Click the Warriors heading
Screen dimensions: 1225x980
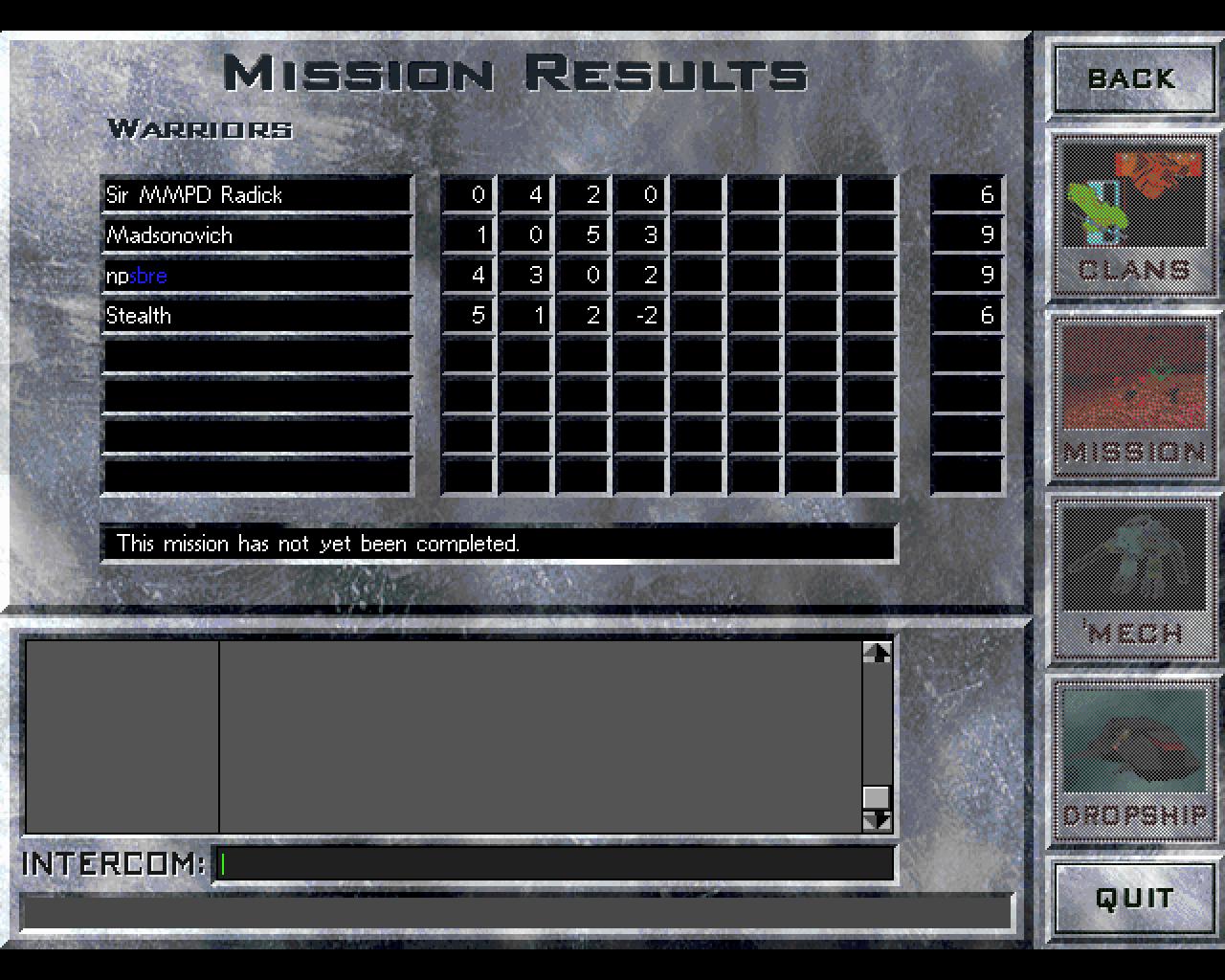(x=201, y=129)
